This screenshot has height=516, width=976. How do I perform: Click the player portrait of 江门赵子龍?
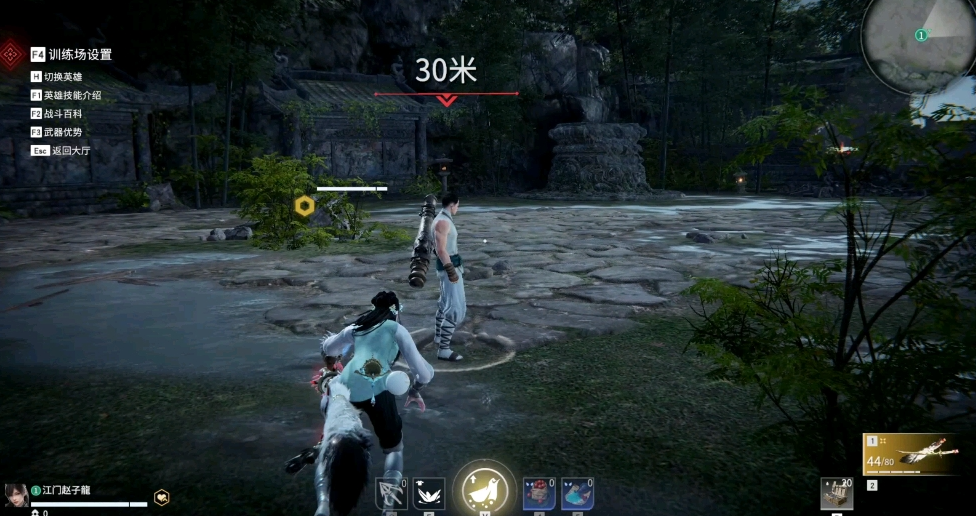click(15, 494)
